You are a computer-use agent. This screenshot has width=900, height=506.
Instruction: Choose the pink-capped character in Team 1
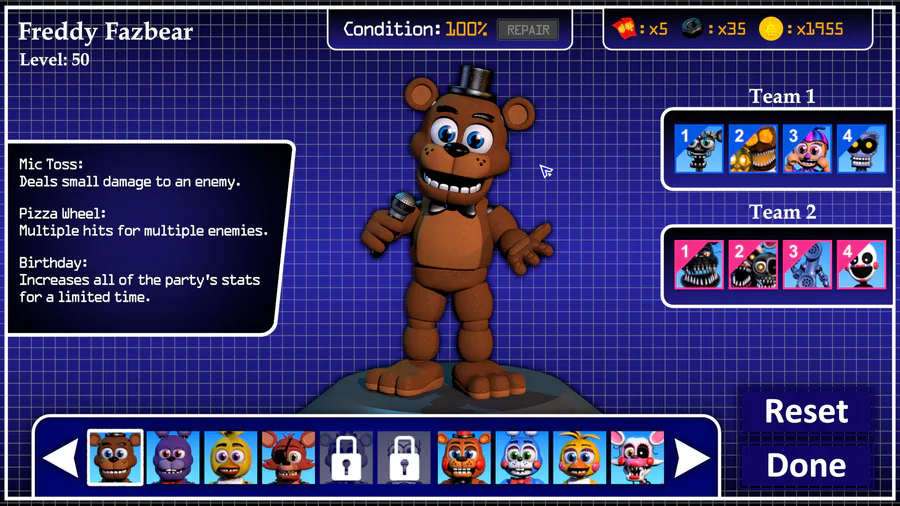pyautogui.click(x=806, y=149)
